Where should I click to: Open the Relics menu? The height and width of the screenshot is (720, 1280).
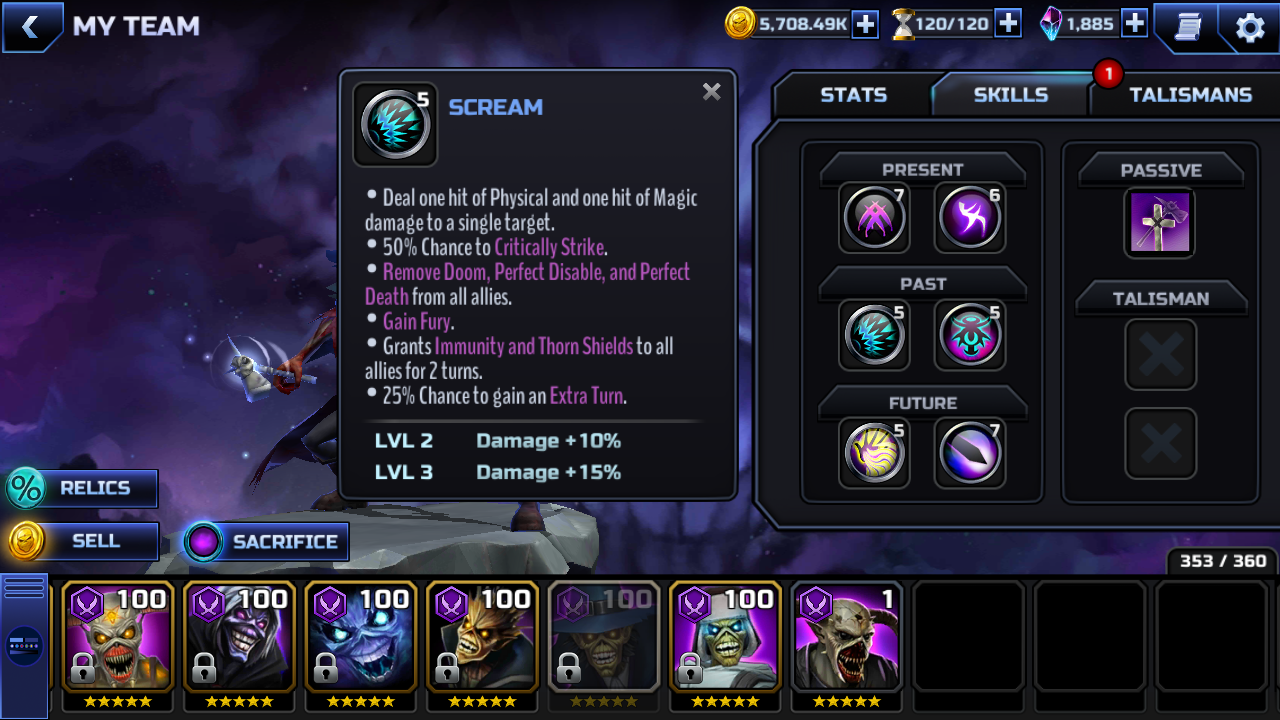[82, 488]
